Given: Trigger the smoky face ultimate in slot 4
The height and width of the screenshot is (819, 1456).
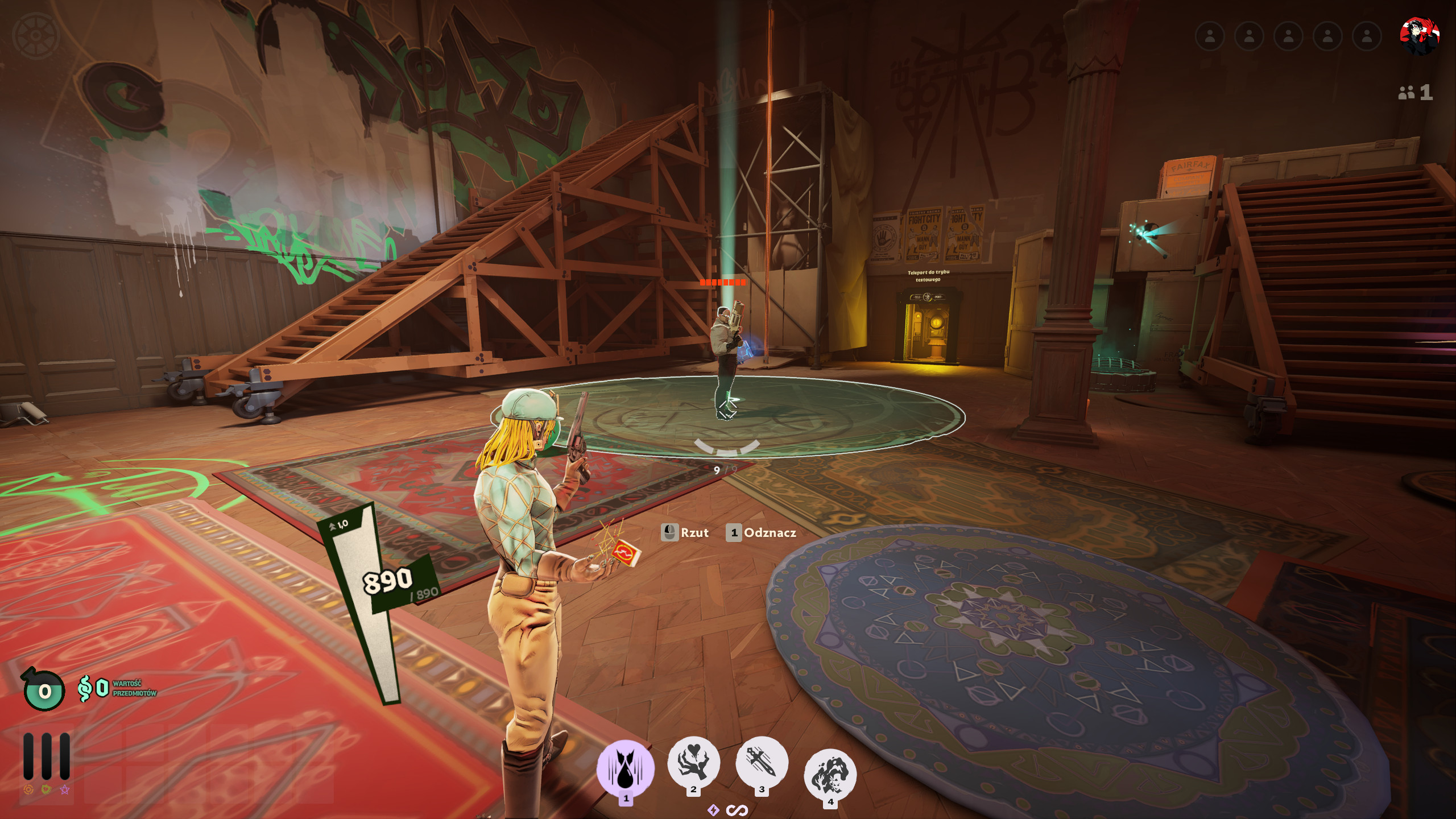Looking at the screenshot, I should click(830, 774).
